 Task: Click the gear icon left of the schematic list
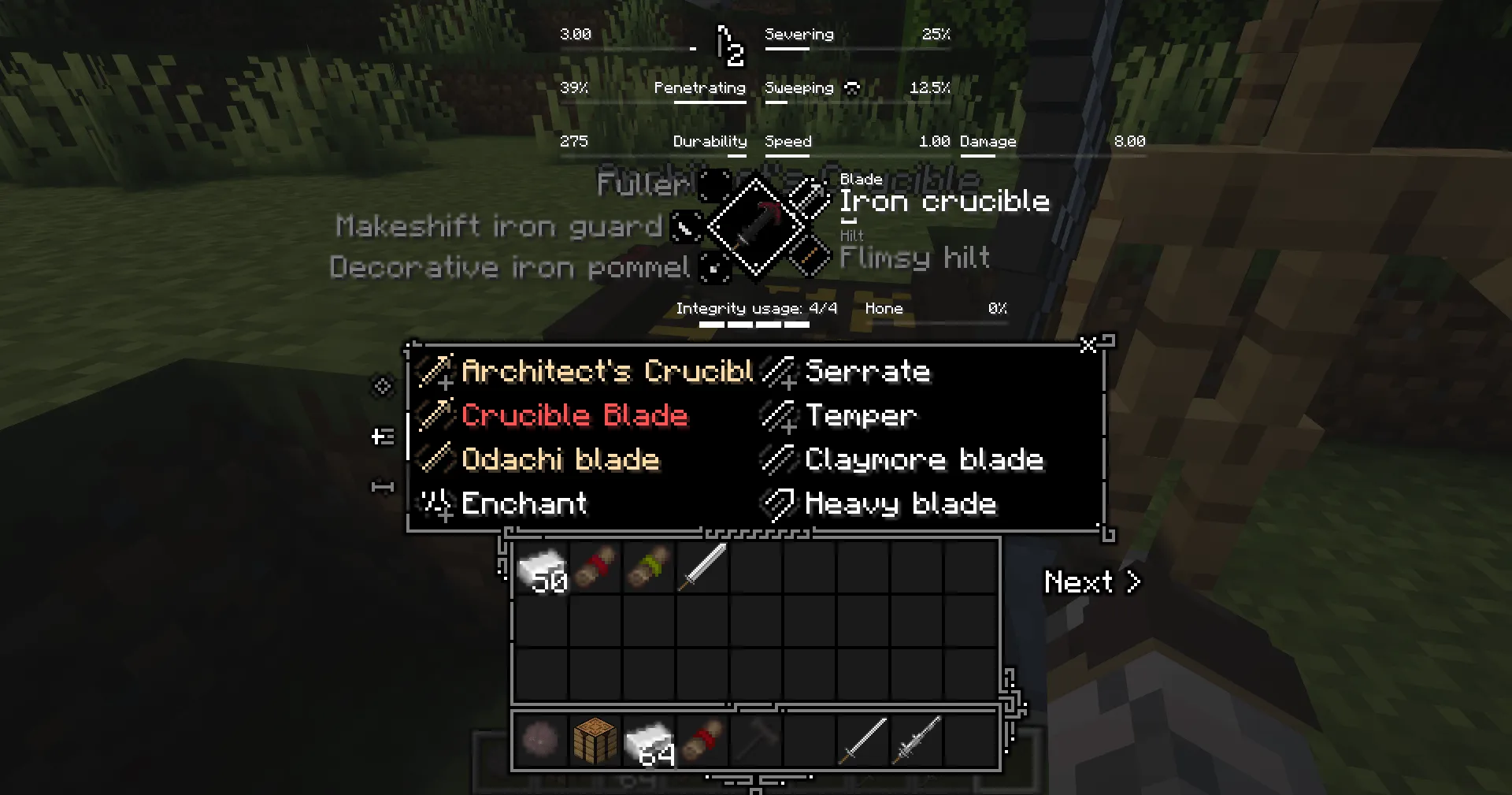pos(383,388)
